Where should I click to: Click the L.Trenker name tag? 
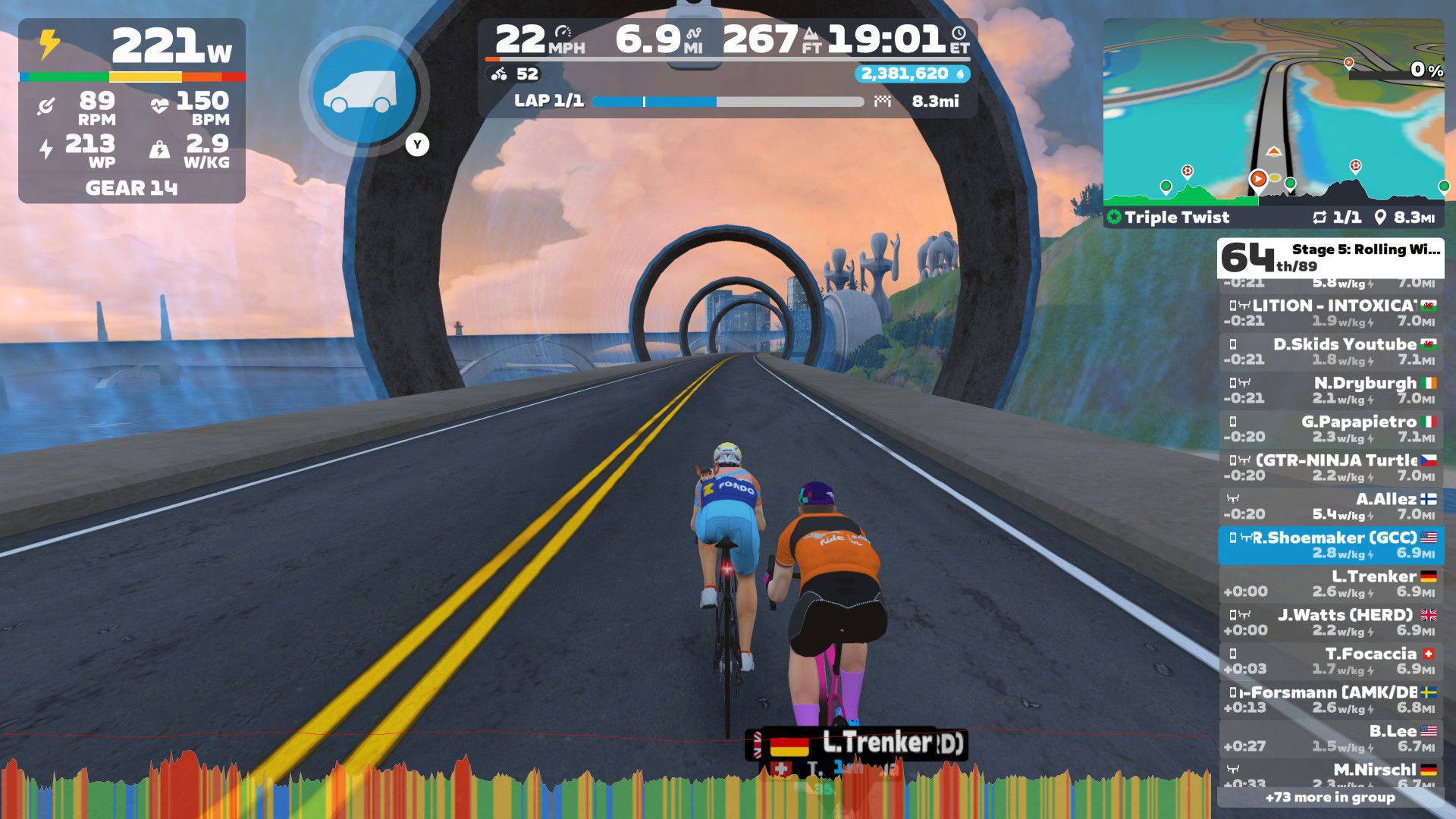[864, 744]
